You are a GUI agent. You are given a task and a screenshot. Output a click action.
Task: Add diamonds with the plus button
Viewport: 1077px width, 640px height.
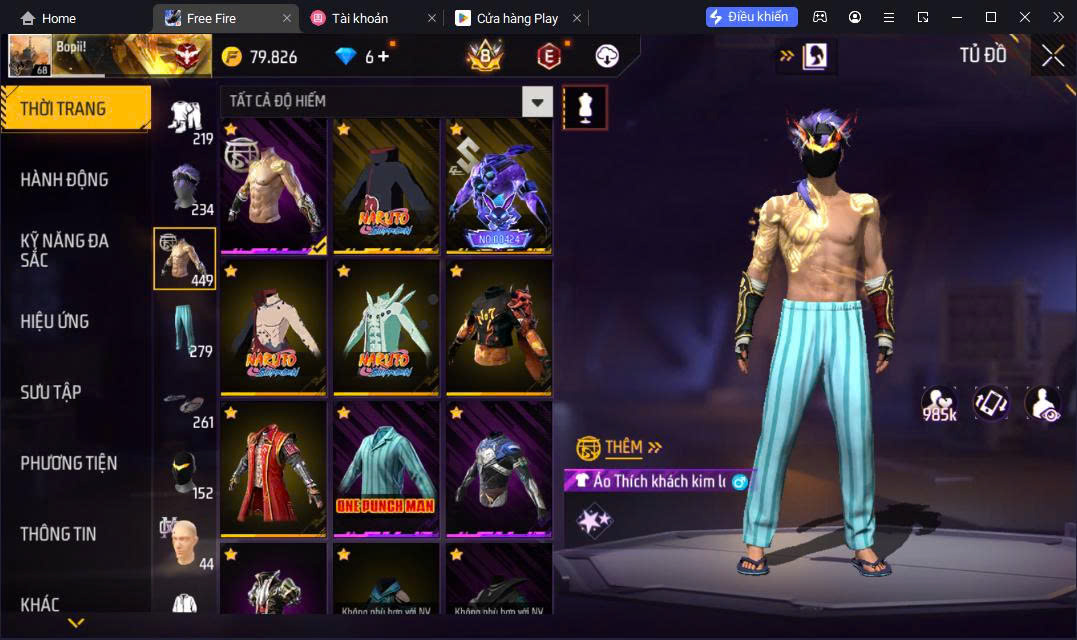(382, 57)
